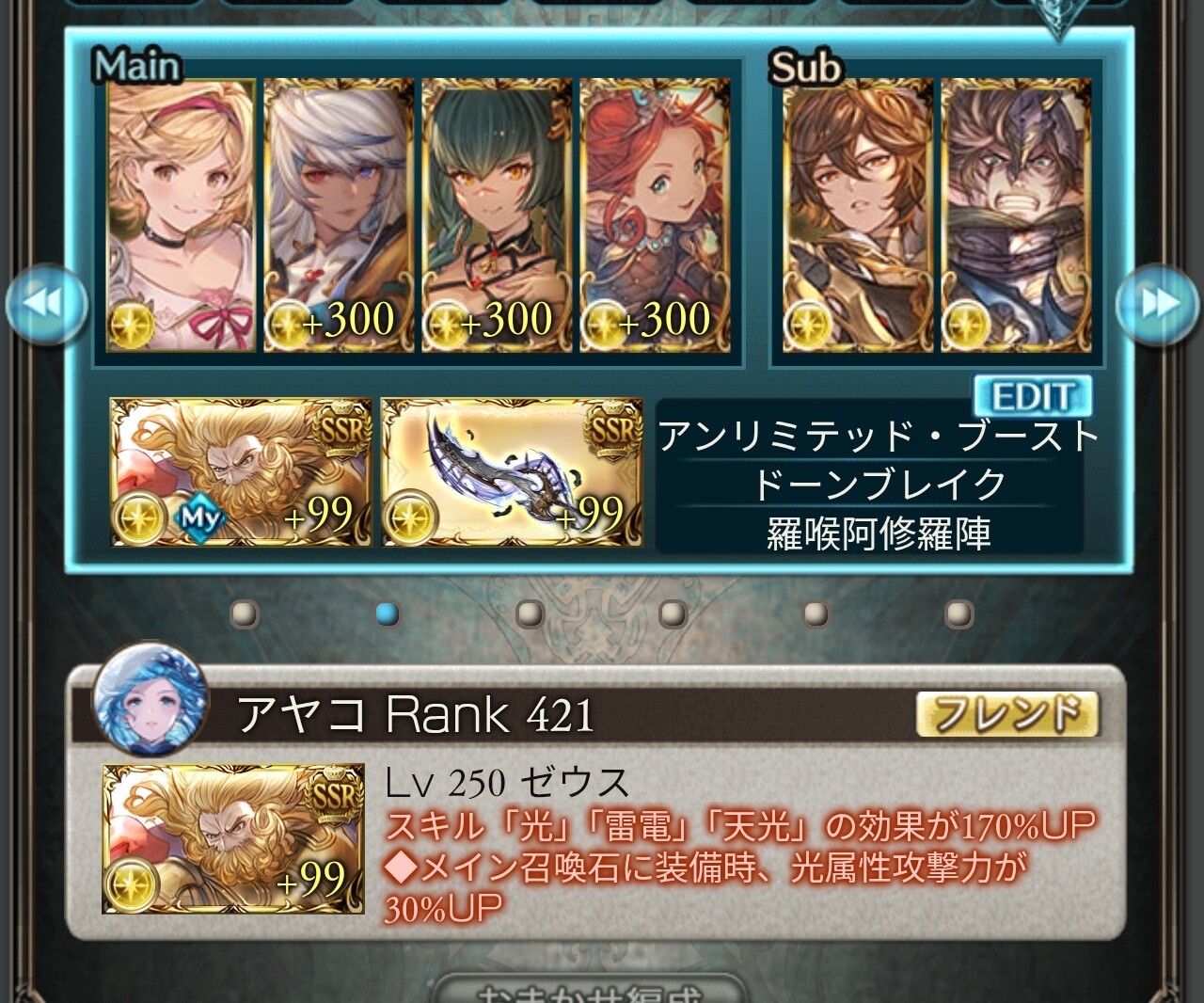Select the red-haired girl character card
This screenshot has height=1003, width=1204.
point(654,215)
